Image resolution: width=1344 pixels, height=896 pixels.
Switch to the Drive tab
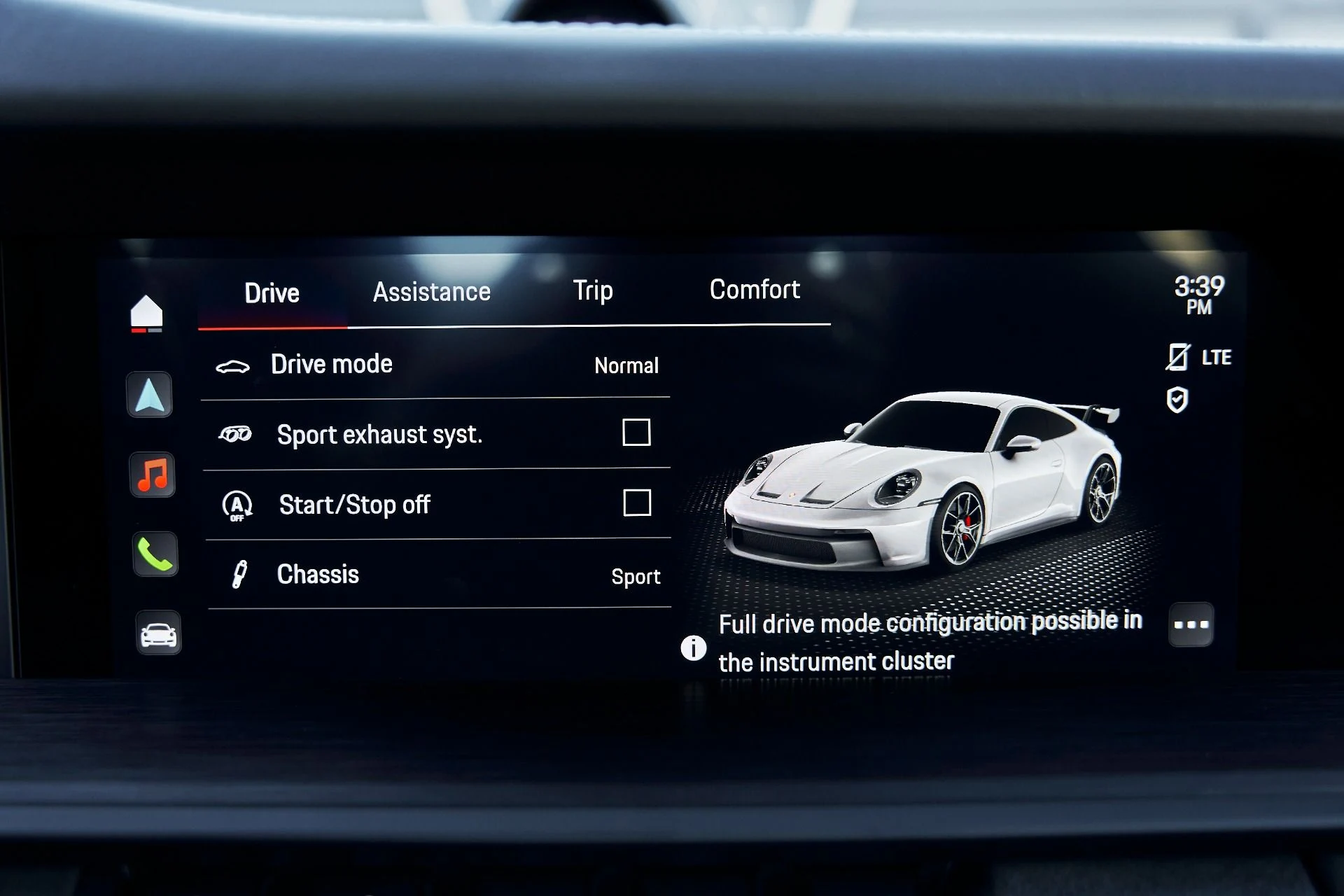[x=272, y=293]
